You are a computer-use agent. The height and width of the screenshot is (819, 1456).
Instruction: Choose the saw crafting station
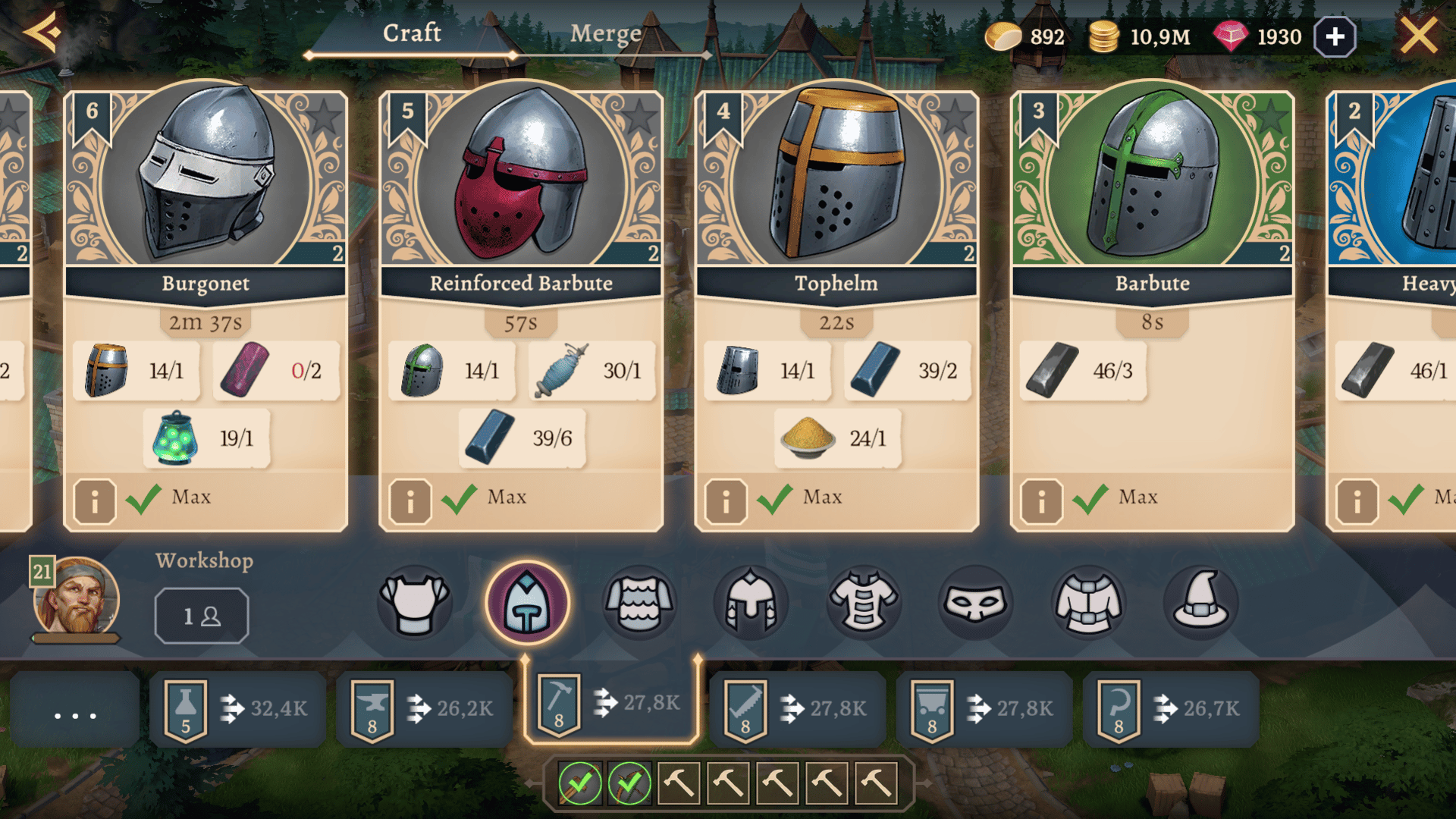[x=797, y=709]
